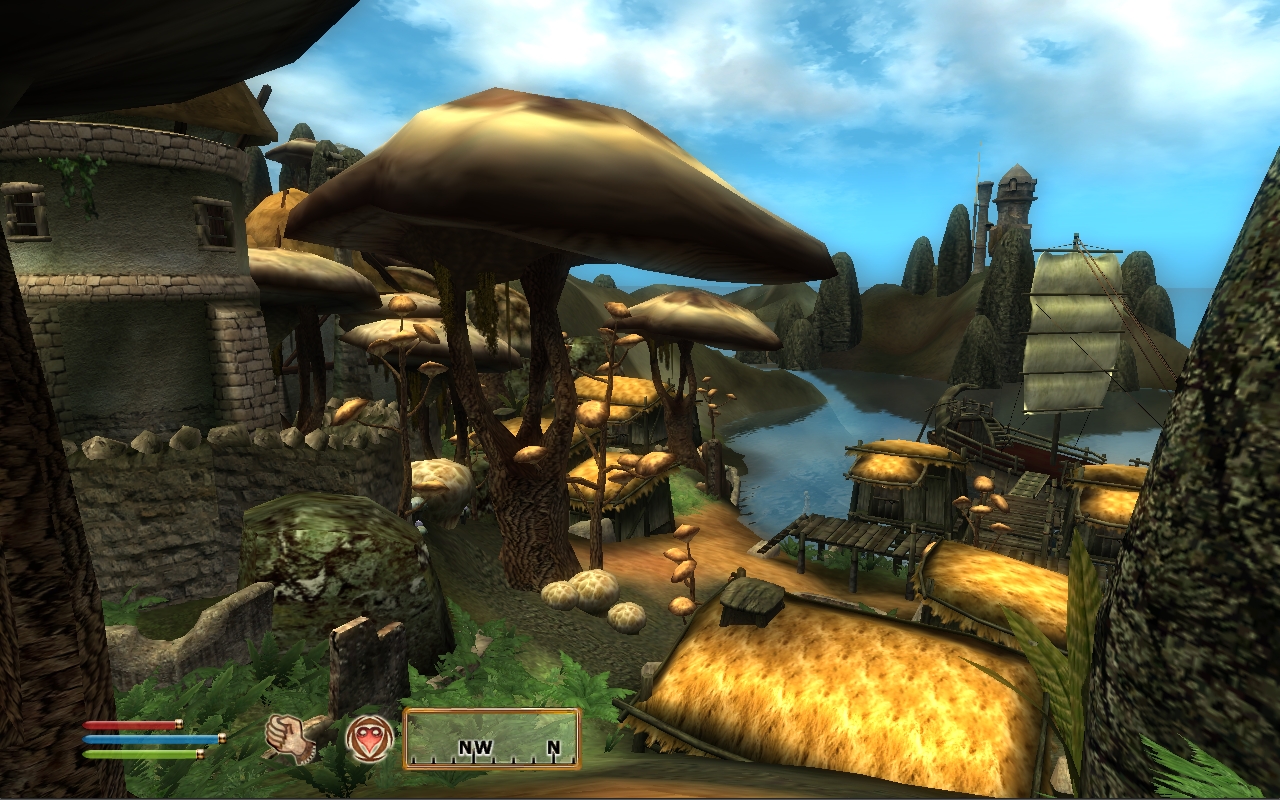Click the compass bar showing NW and N
The height and width of the screenshot is (800, 1280).
tap(491, 739)
